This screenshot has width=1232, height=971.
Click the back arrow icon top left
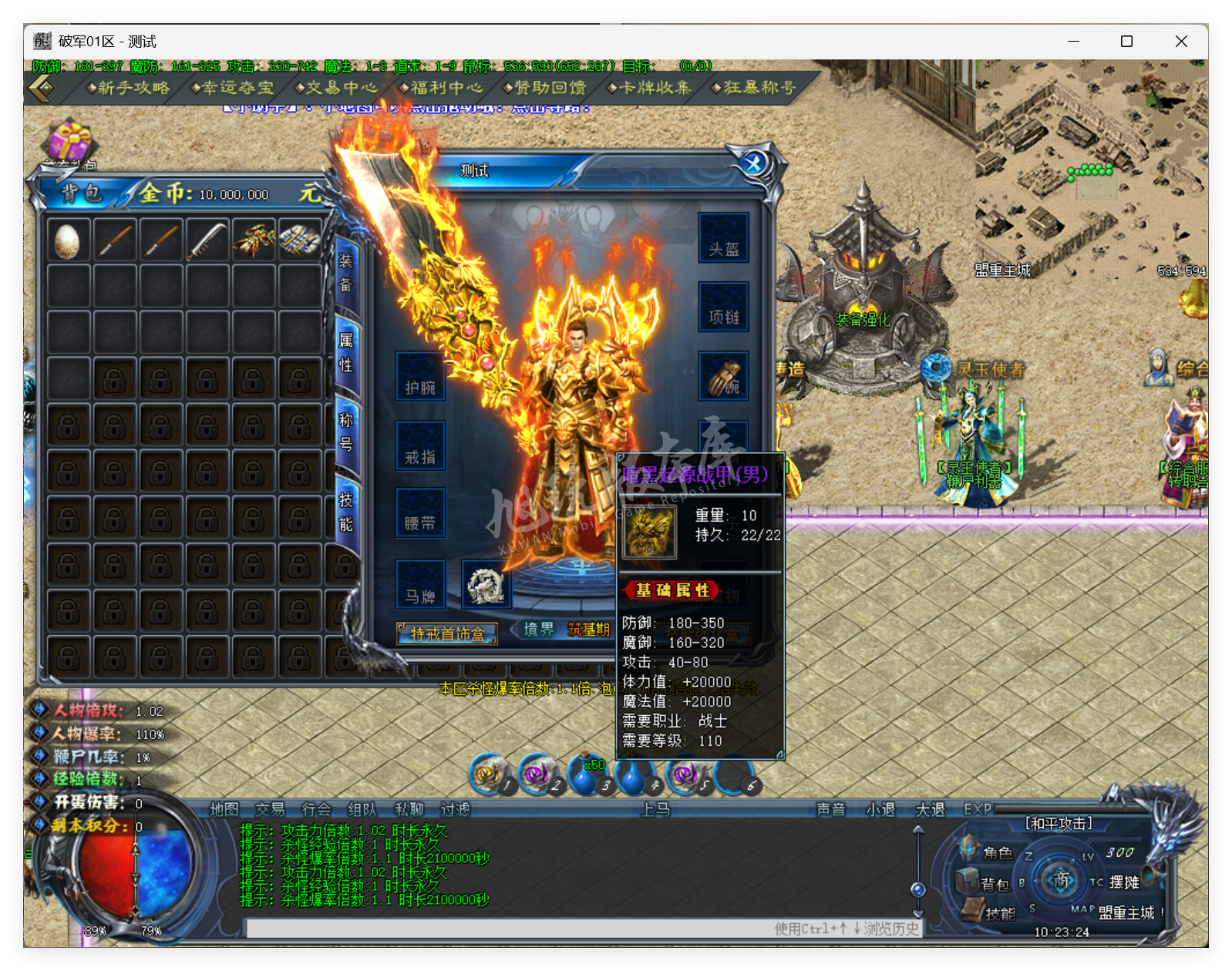point(40,88)
